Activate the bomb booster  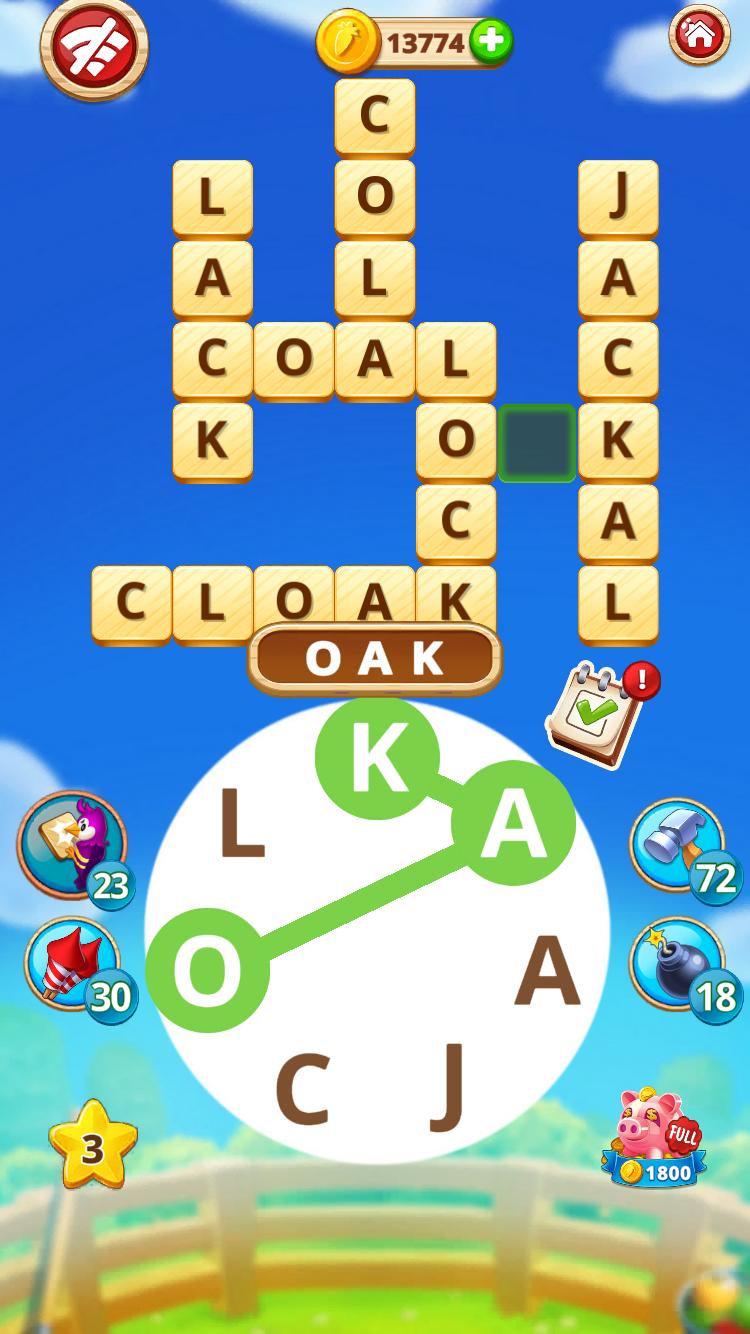(677, 964)
